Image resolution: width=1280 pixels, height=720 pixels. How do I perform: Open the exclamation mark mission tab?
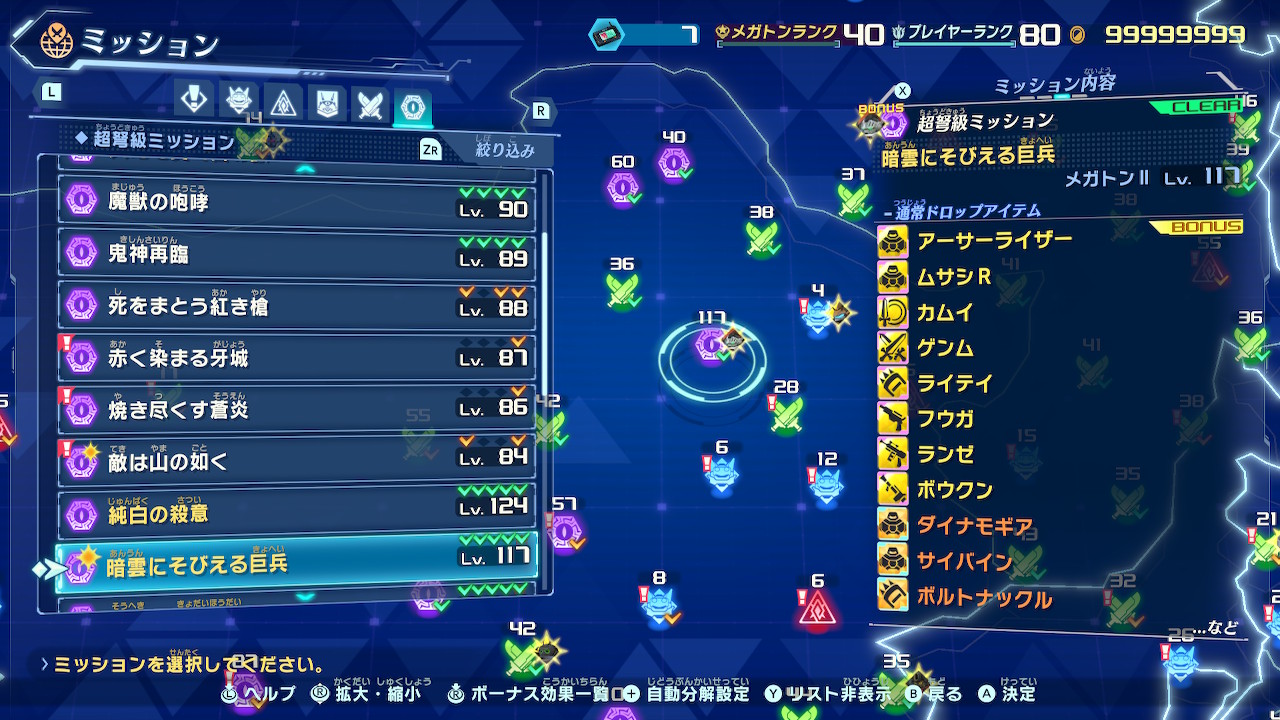(x=192, y=98)
